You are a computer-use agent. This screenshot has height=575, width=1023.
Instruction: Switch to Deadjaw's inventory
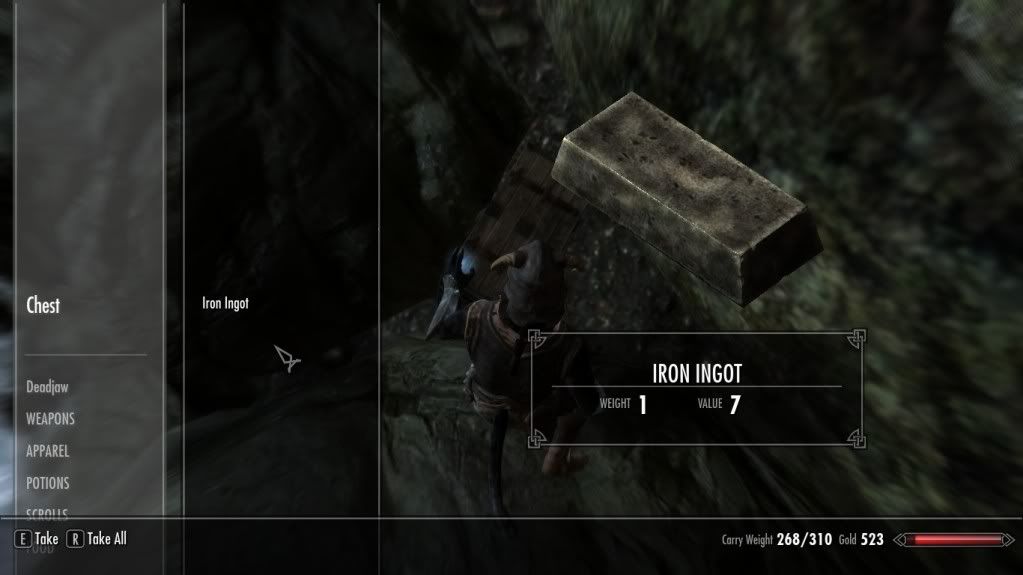click(48, 387)
